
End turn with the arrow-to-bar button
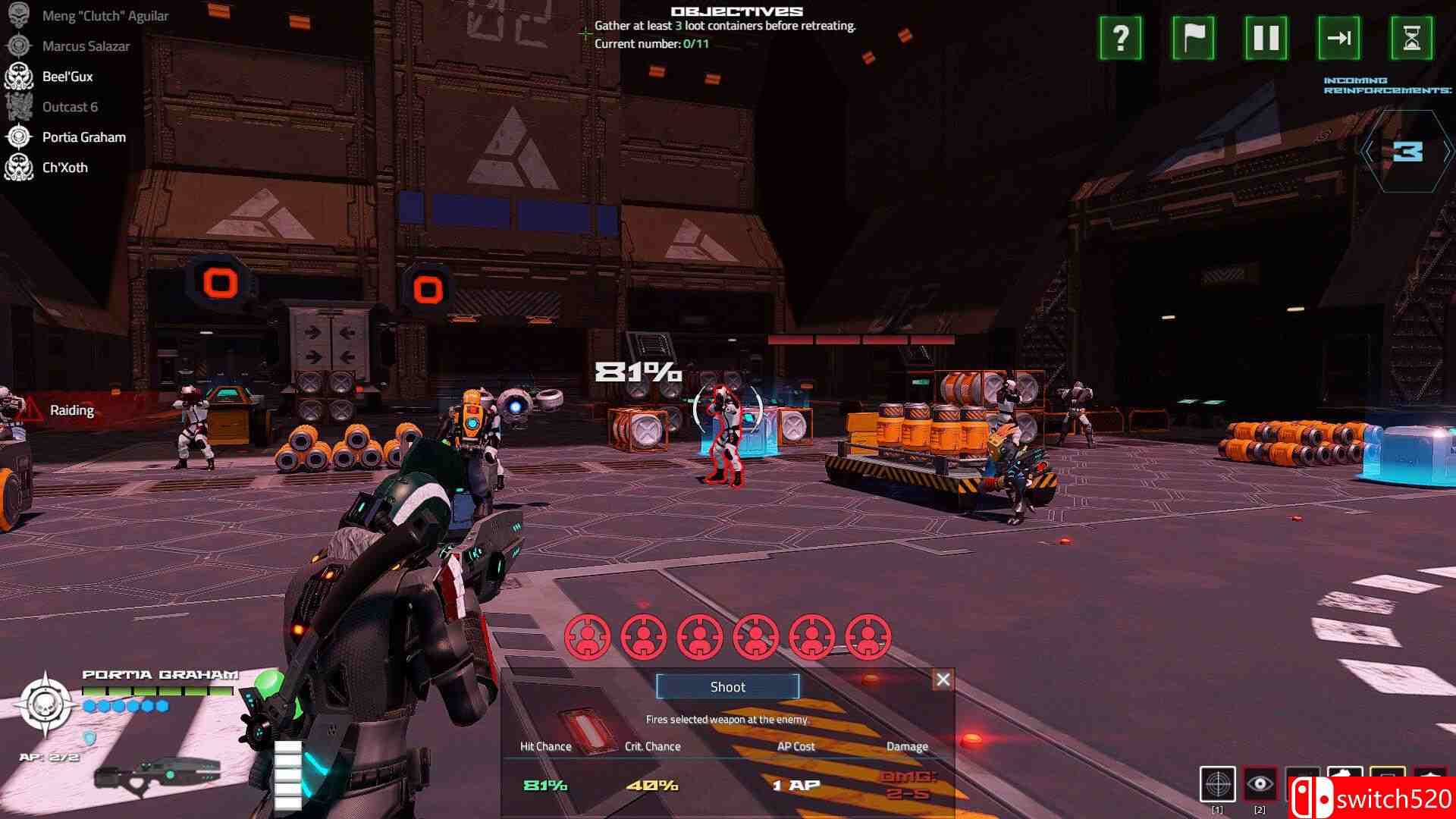tap(1338, 38)
